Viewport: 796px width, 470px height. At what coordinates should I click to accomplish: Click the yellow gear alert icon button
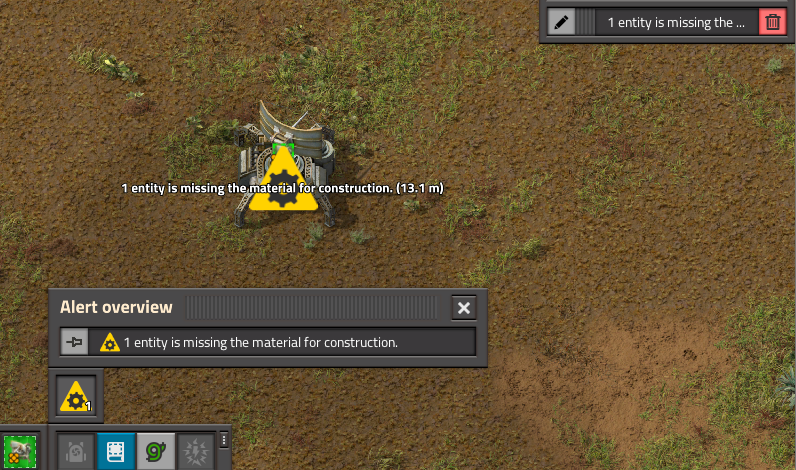pyautogui.click(x=76, y=397)
